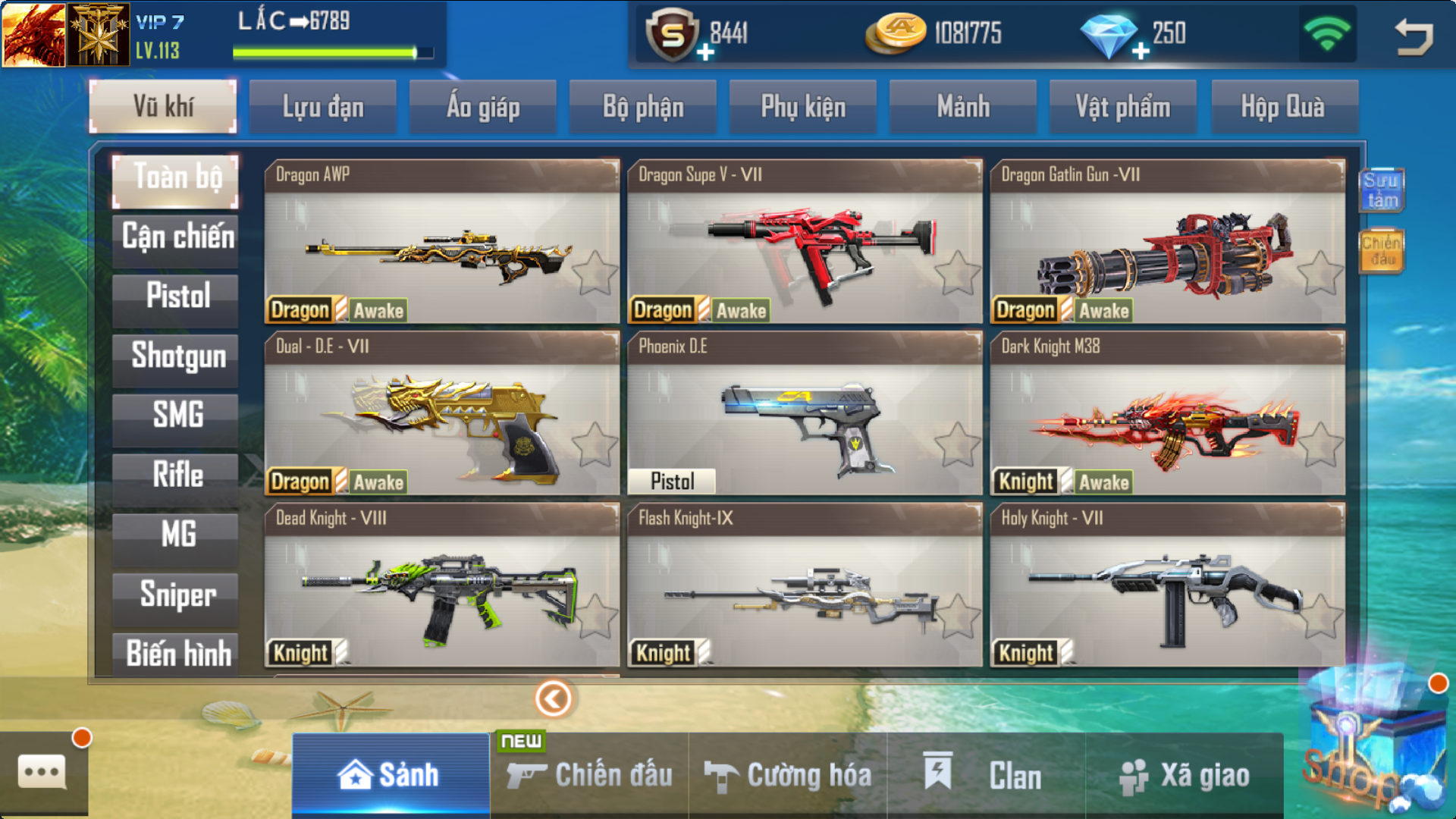This screenshot has width=1456, height=819.
Task: Open the Cường hóa menu
Action: (x=789, y=776)
